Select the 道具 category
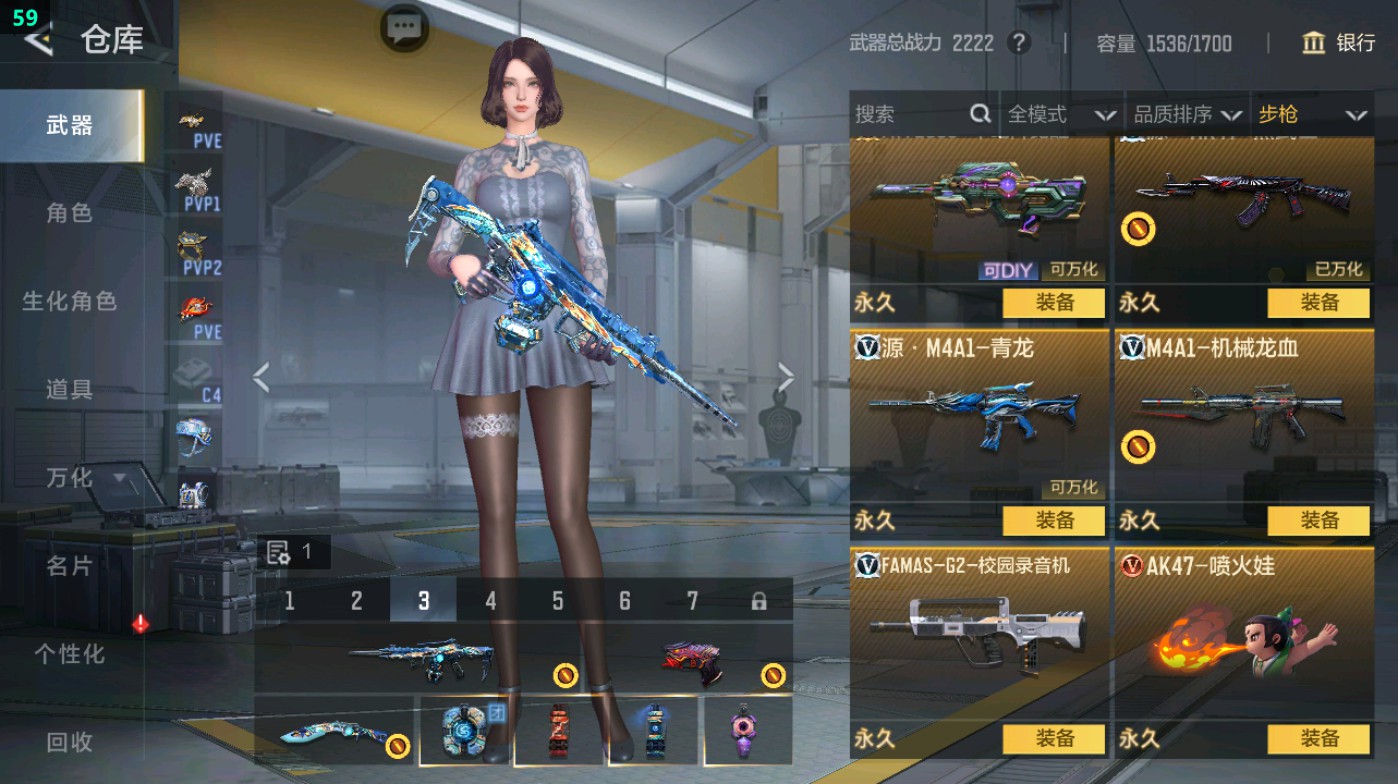This screenshot has width=1398, height=784. pyautogui.click(x=69, y=389)
